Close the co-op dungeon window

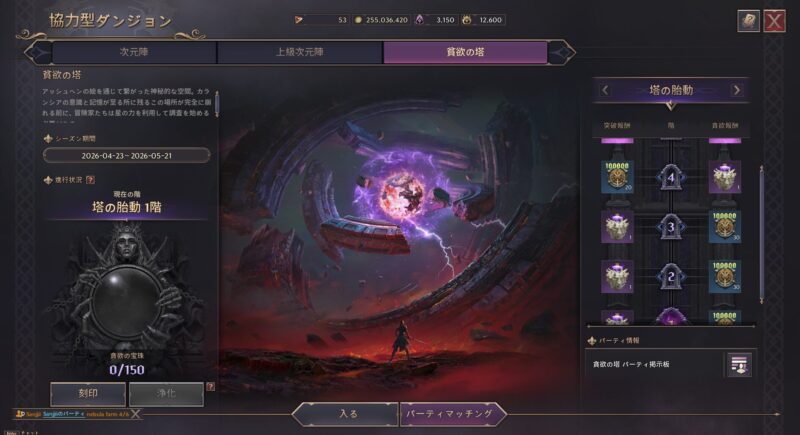coord(774,21)
